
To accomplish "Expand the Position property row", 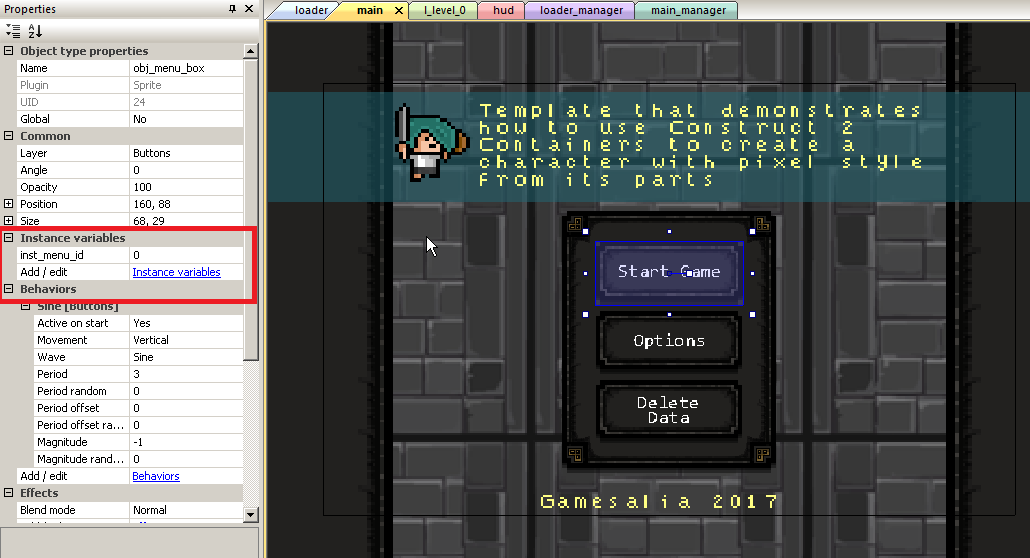I will 9,204.
